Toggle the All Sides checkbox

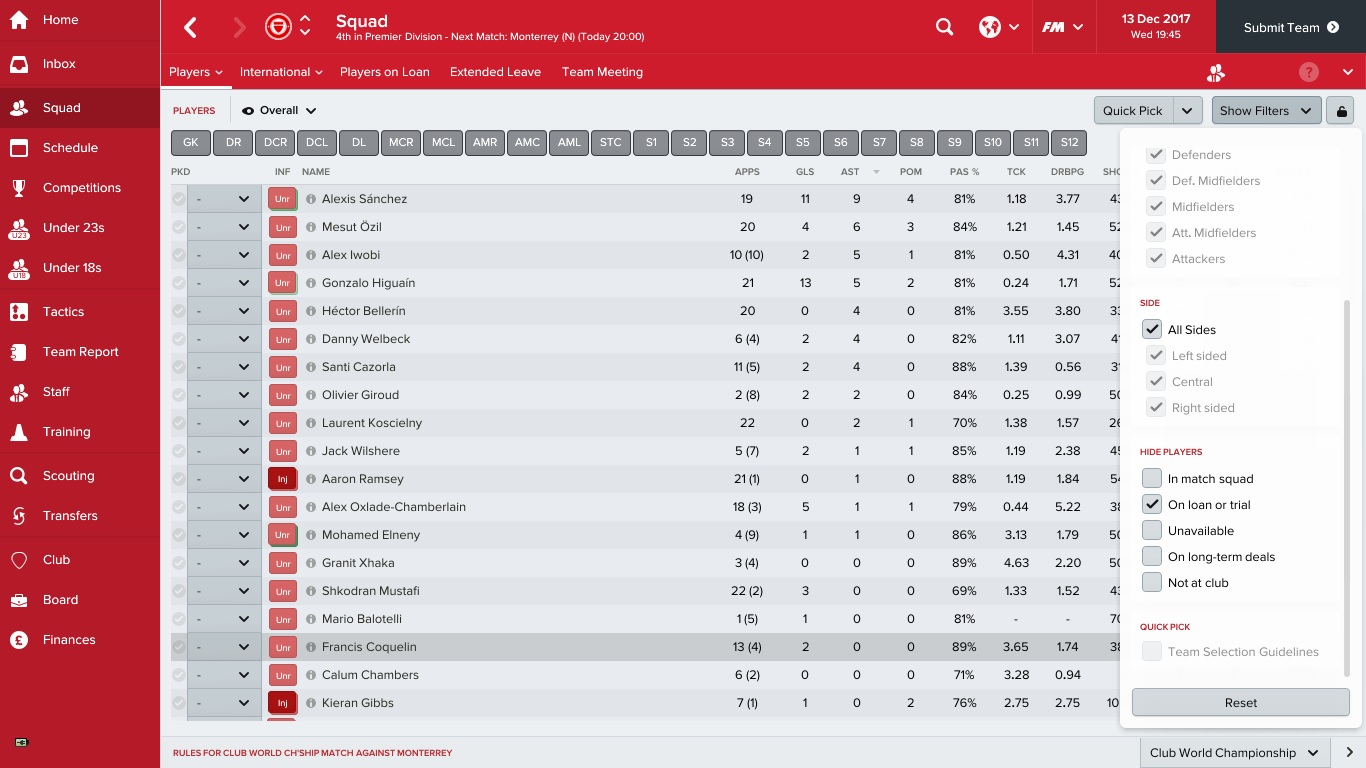(x=1152, y=330)
